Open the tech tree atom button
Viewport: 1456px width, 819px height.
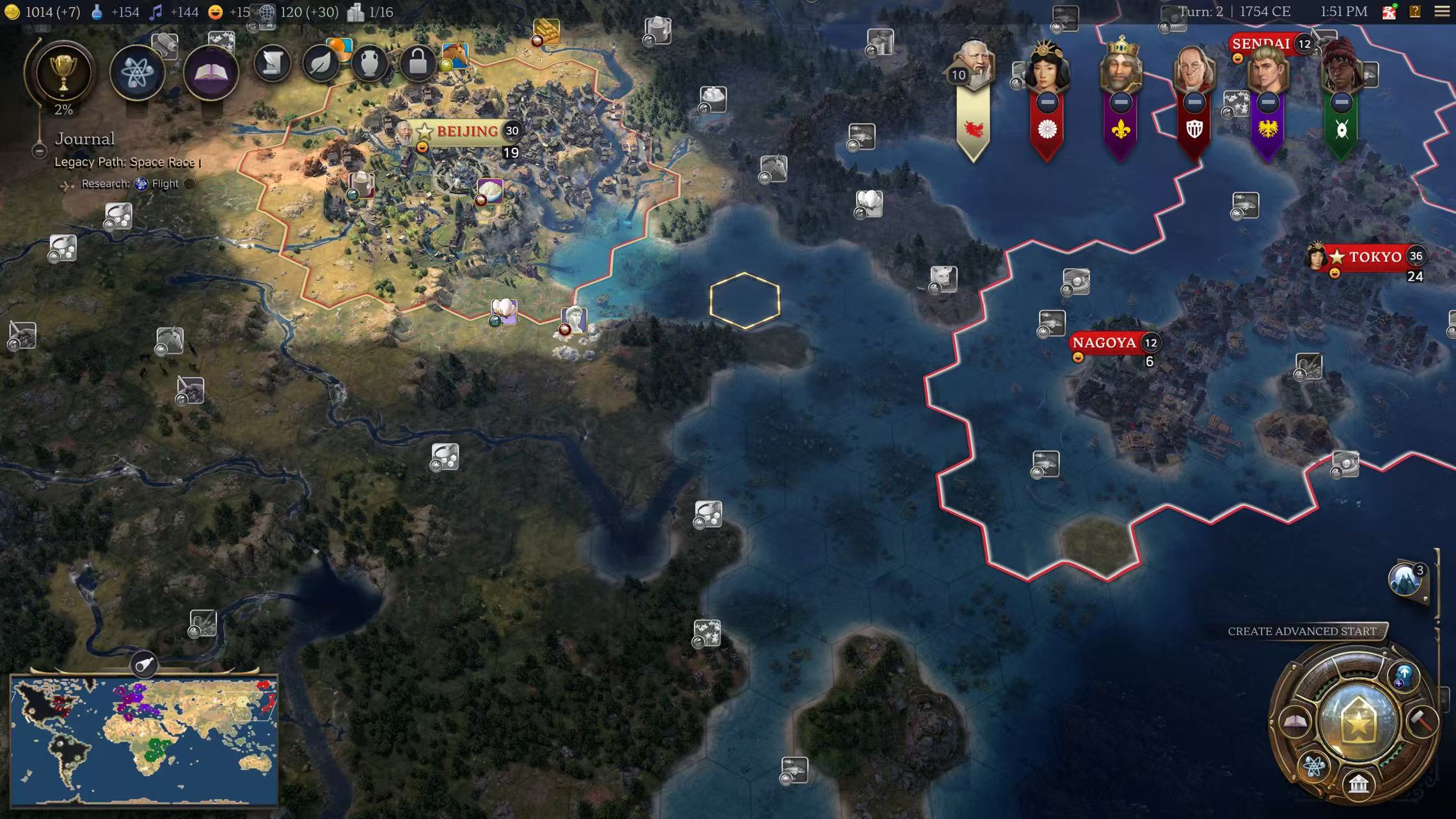click(137, 72)
